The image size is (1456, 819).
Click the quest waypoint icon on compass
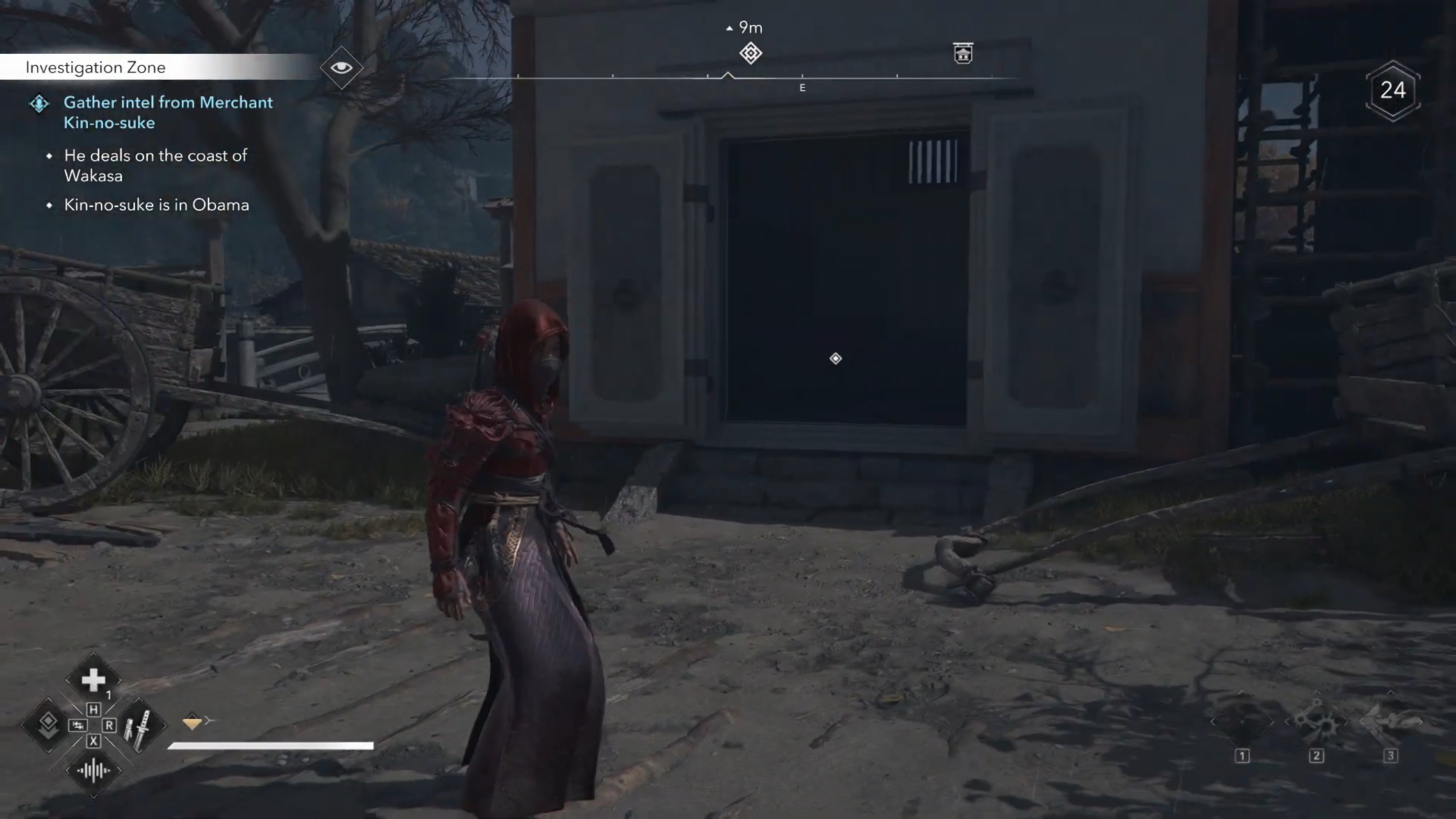pyautogui.click(x=751, y=53)
